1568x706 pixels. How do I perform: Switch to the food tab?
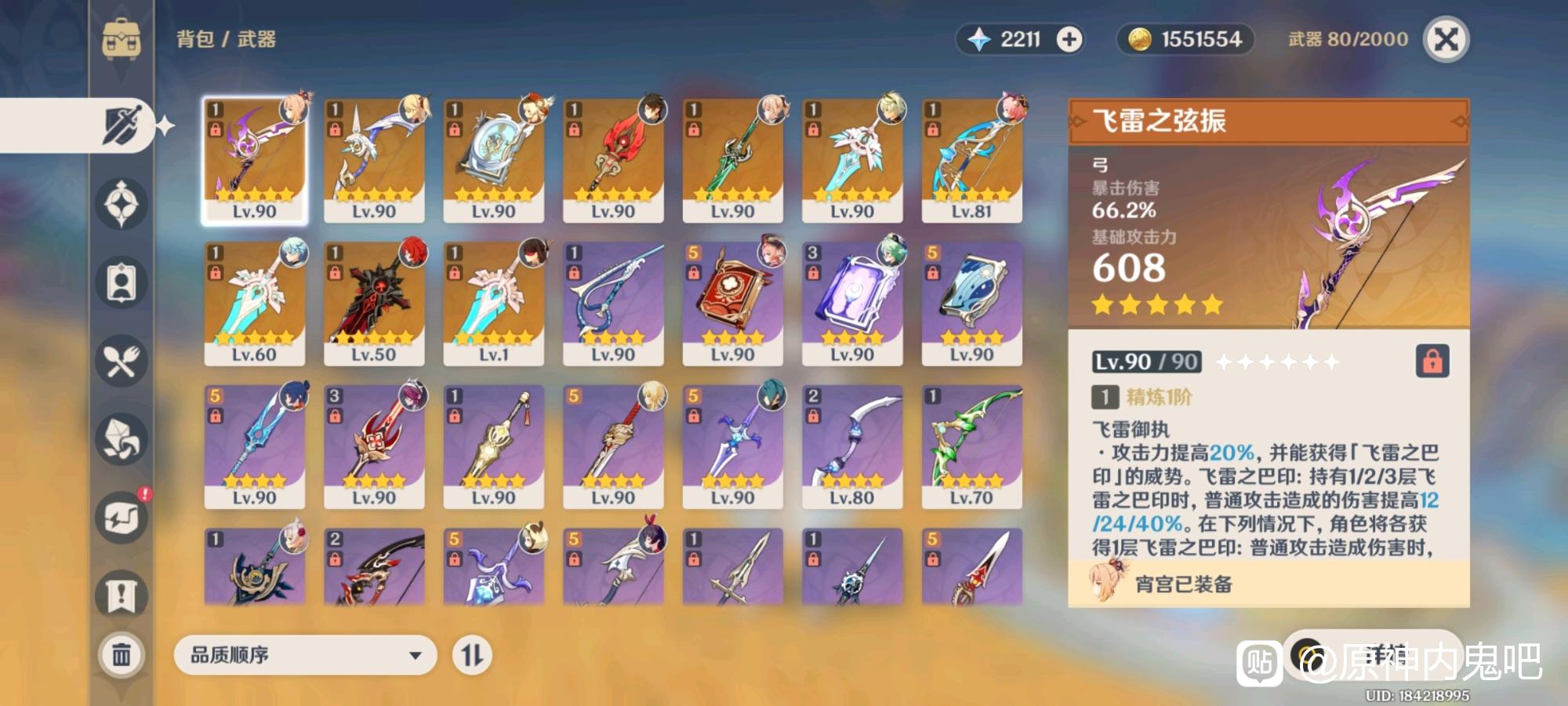pyautogui.click(x=122, y=361)
